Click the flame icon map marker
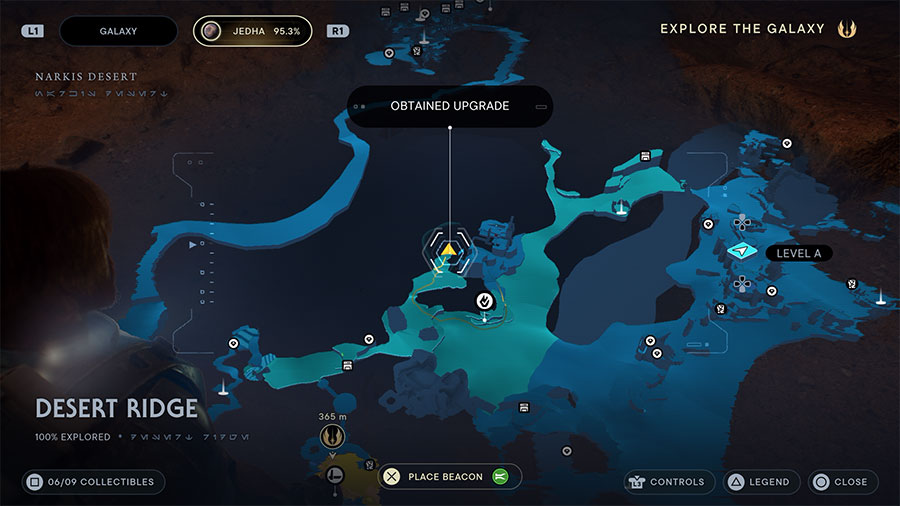This screenshot has width=900, height=506. coord(484,299)
